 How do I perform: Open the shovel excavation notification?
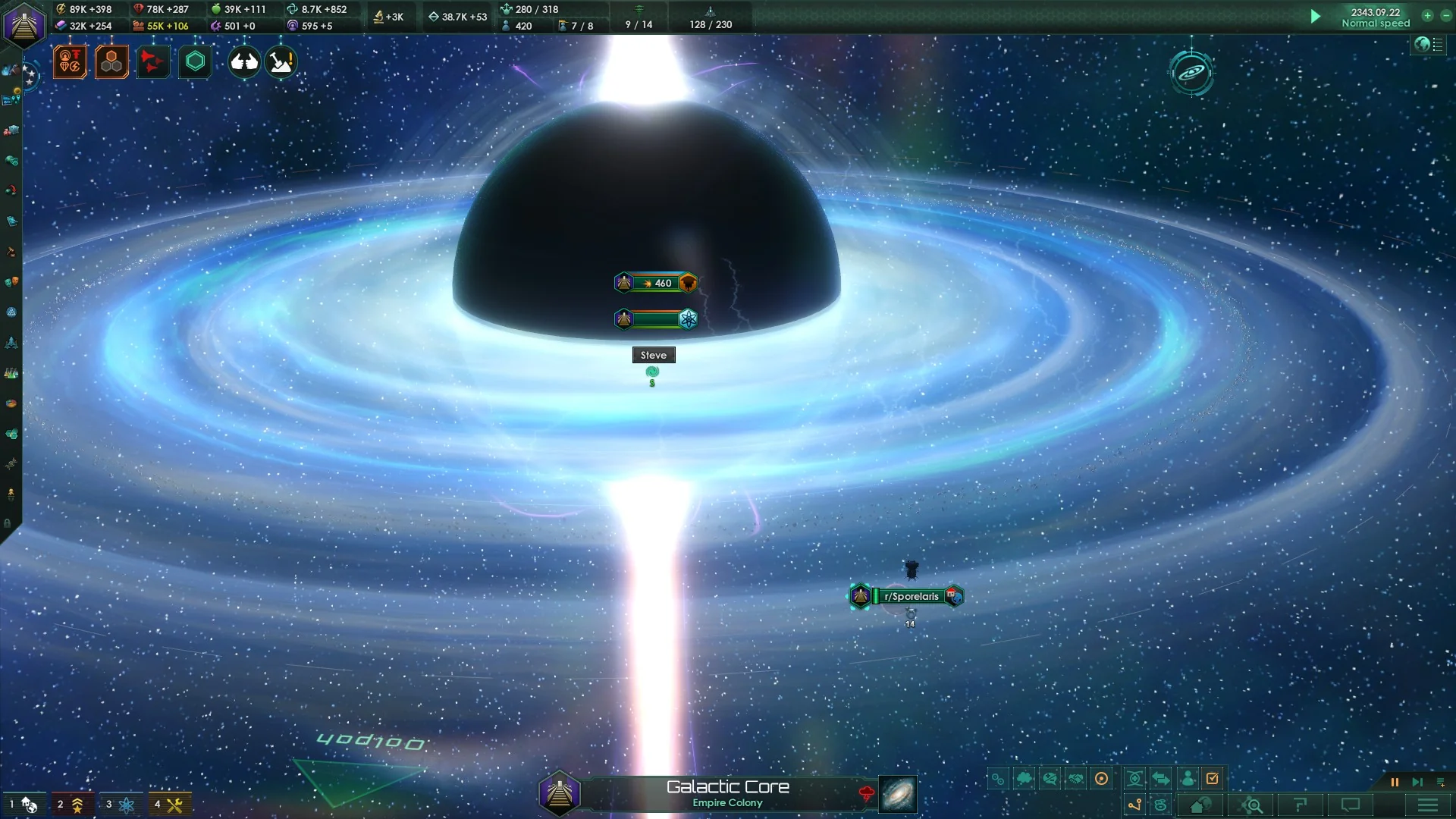point(281,62)
